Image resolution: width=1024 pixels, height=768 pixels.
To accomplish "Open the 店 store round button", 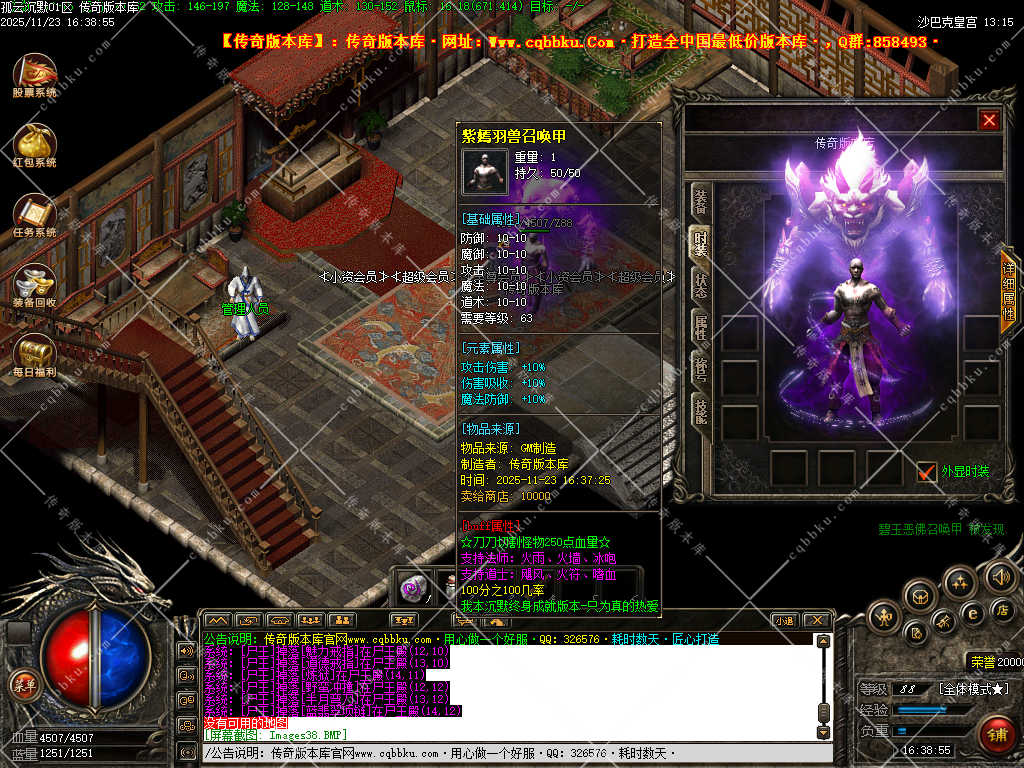I will [x=1002, y=609].
